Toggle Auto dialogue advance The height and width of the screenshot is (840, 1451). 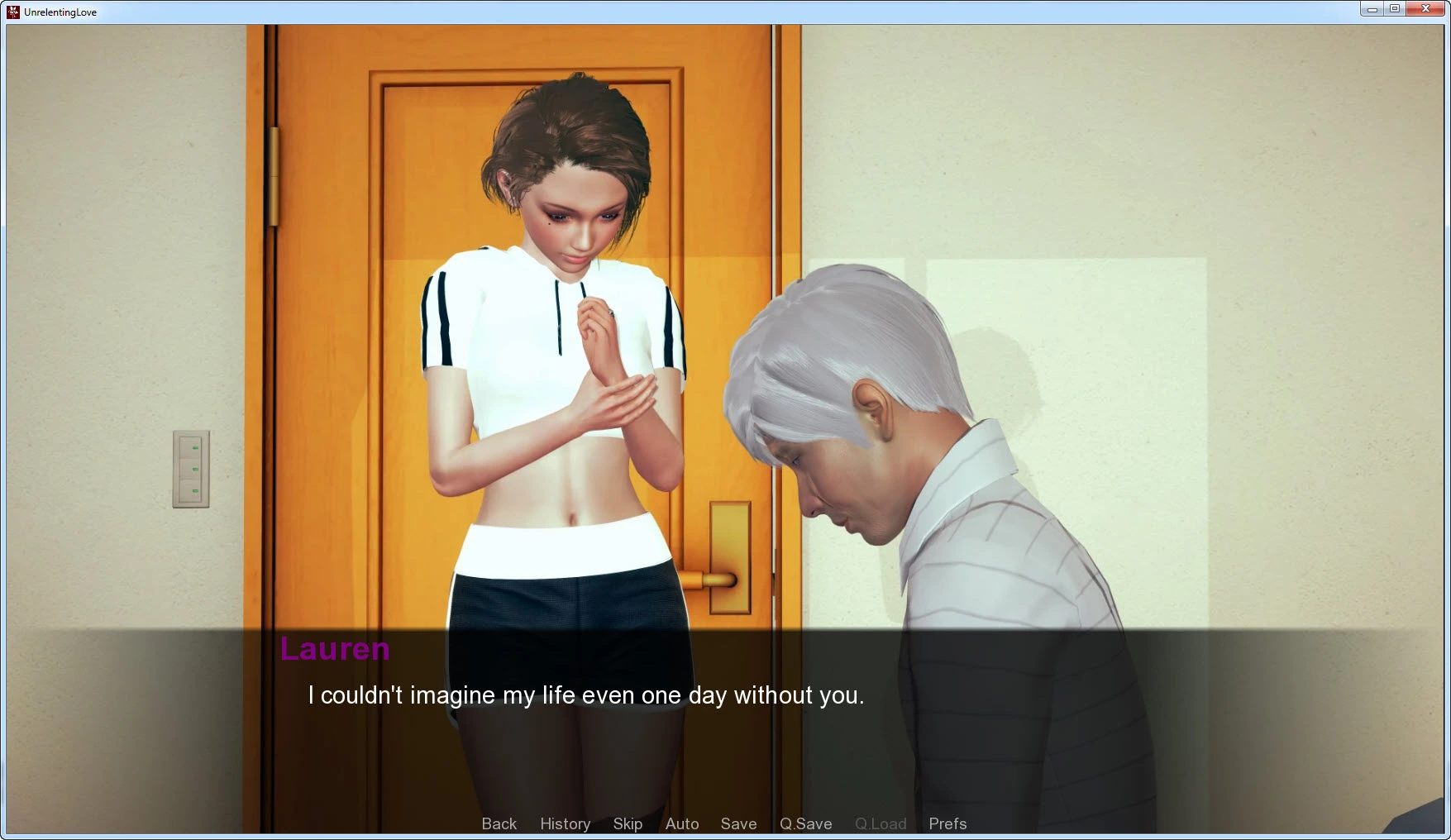pos(682,823)
